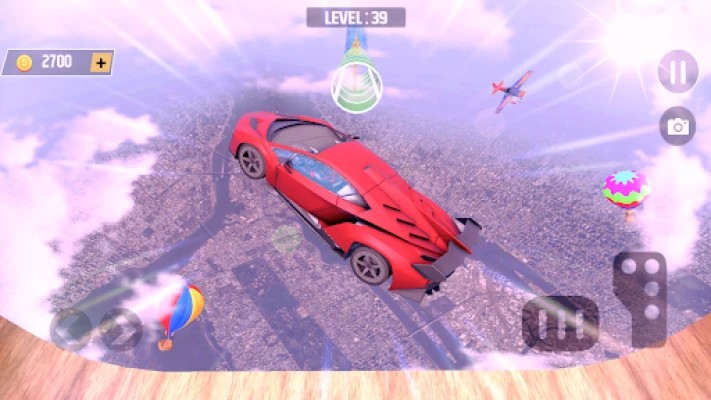This screenshot has width=711, height=400.
Task: Add more coins with the plus button
Action: pyautogui.click(x=100, y=62)
